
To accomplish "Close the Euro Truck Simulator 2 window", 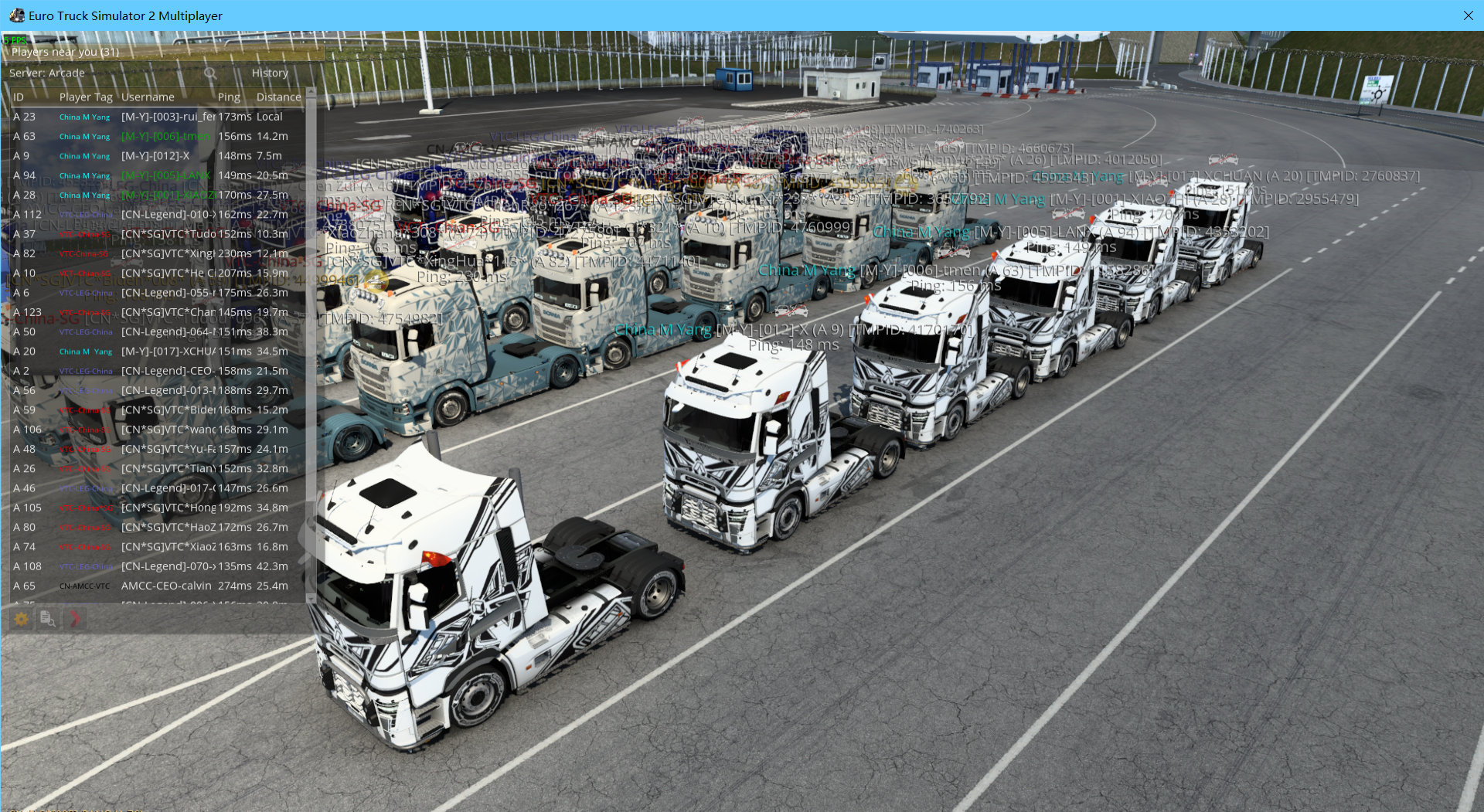I will click(x=1468, y=15).
